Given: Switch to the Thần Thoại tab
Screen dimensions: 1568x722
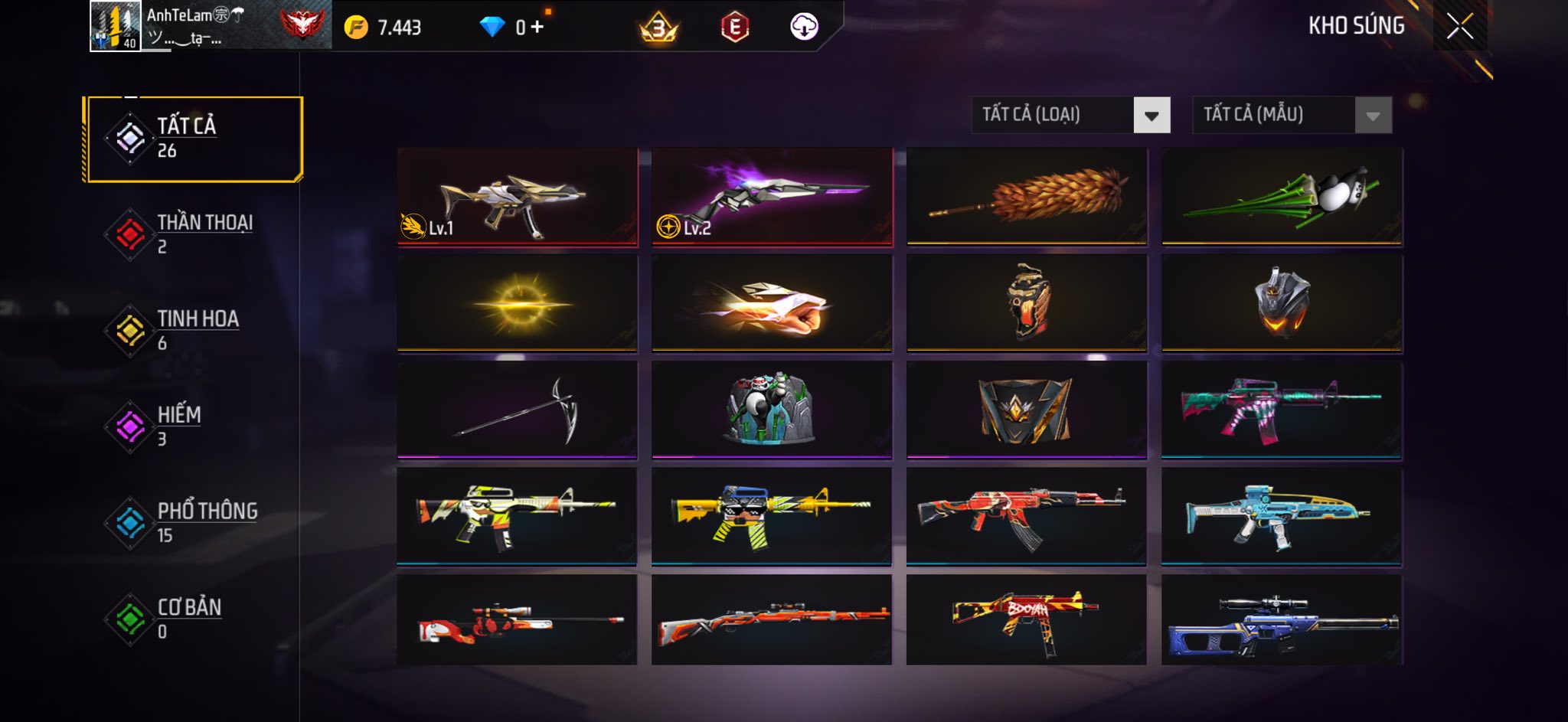Looking at the screenshot, I should pos(194,234).
